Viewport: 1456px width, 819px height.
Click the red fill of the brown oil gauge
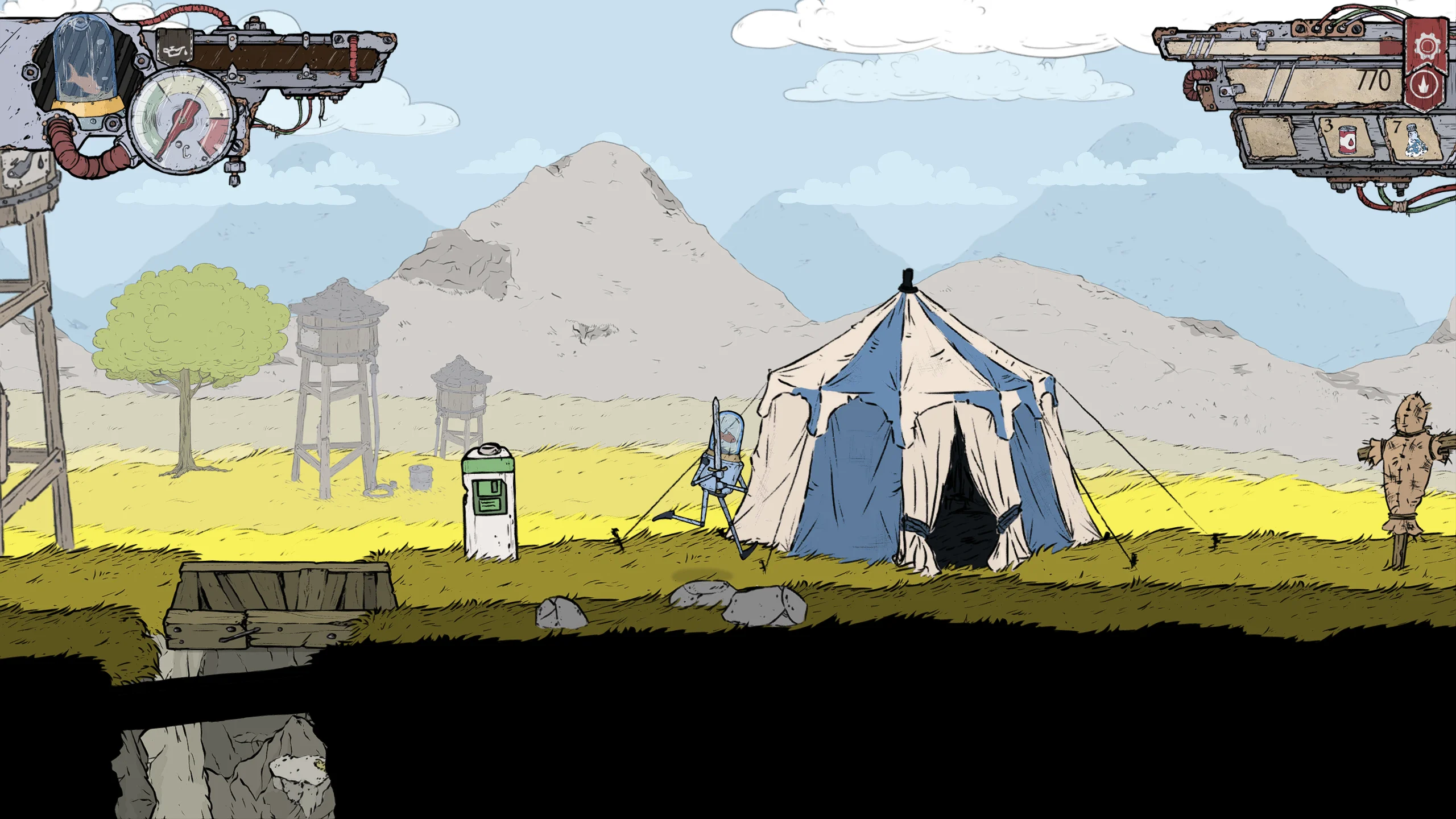click(1390, 48)
